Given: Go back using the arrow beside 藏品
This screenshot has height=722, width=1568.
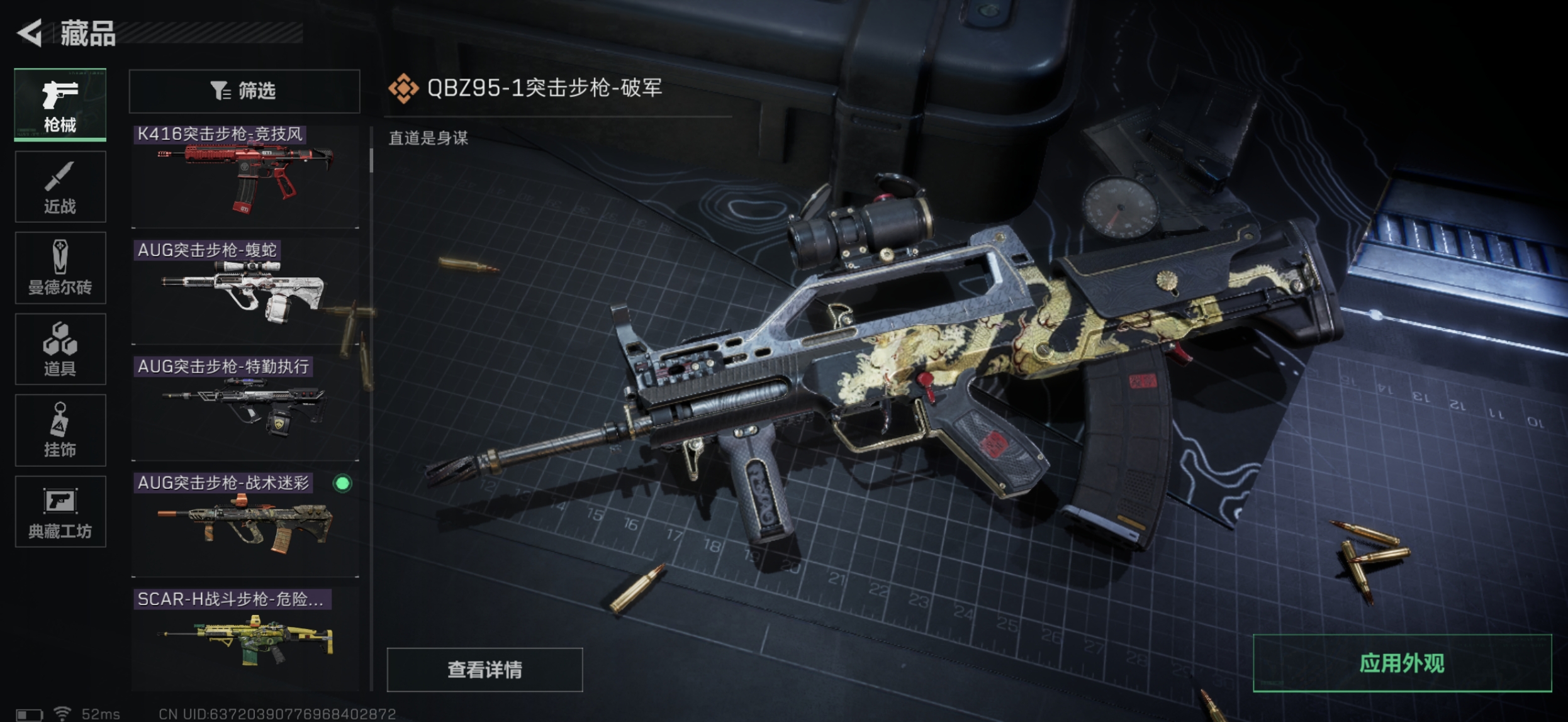Looking at the screenshot, I should 30,33.
